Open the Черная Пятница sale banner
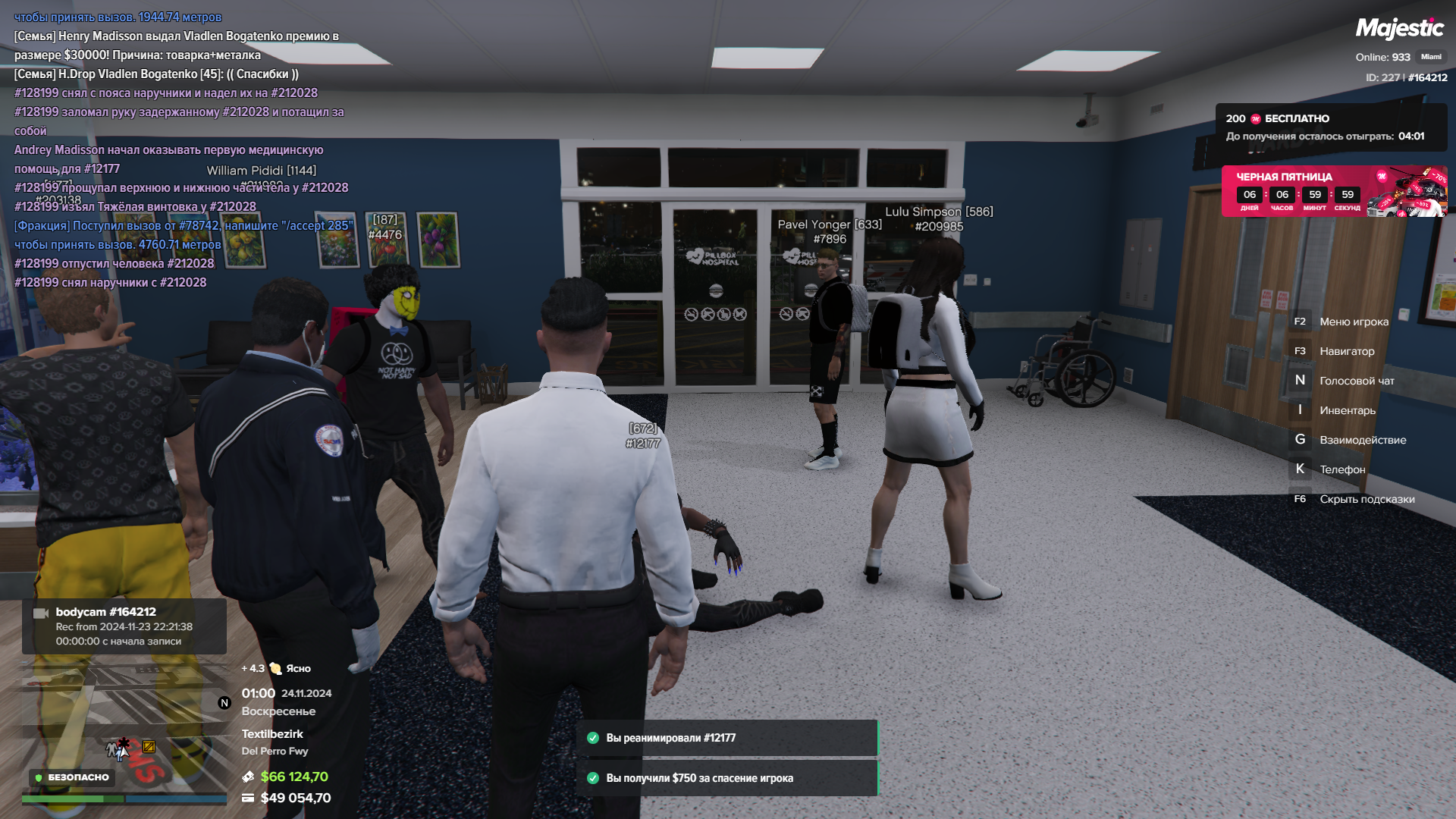The height and width of the screenshot is (819, 1456). pos(1333,191)
